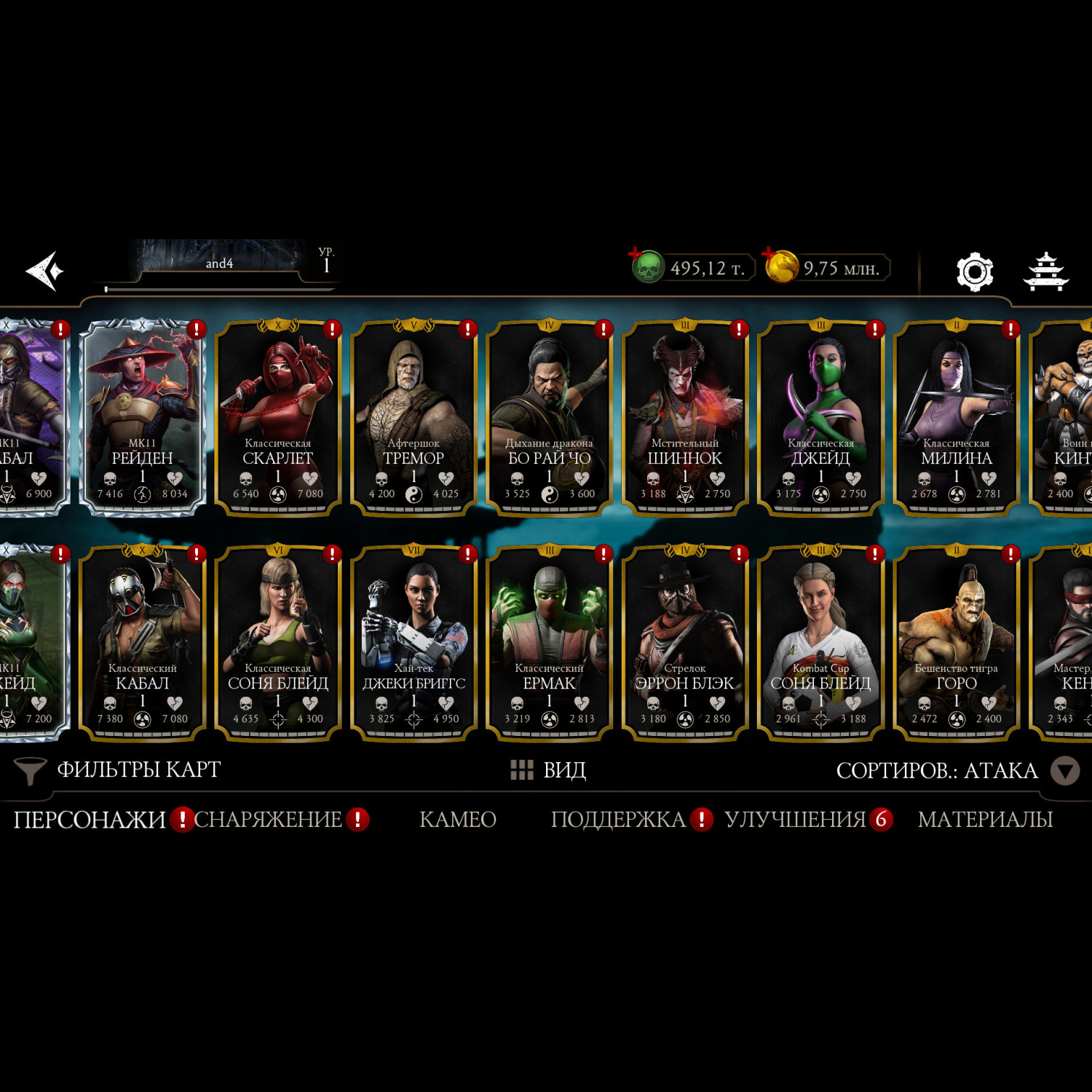Viewport: 1092px width, 1092px height.
Task: Open the Фильтры карт filter
Action: [119, 770]
